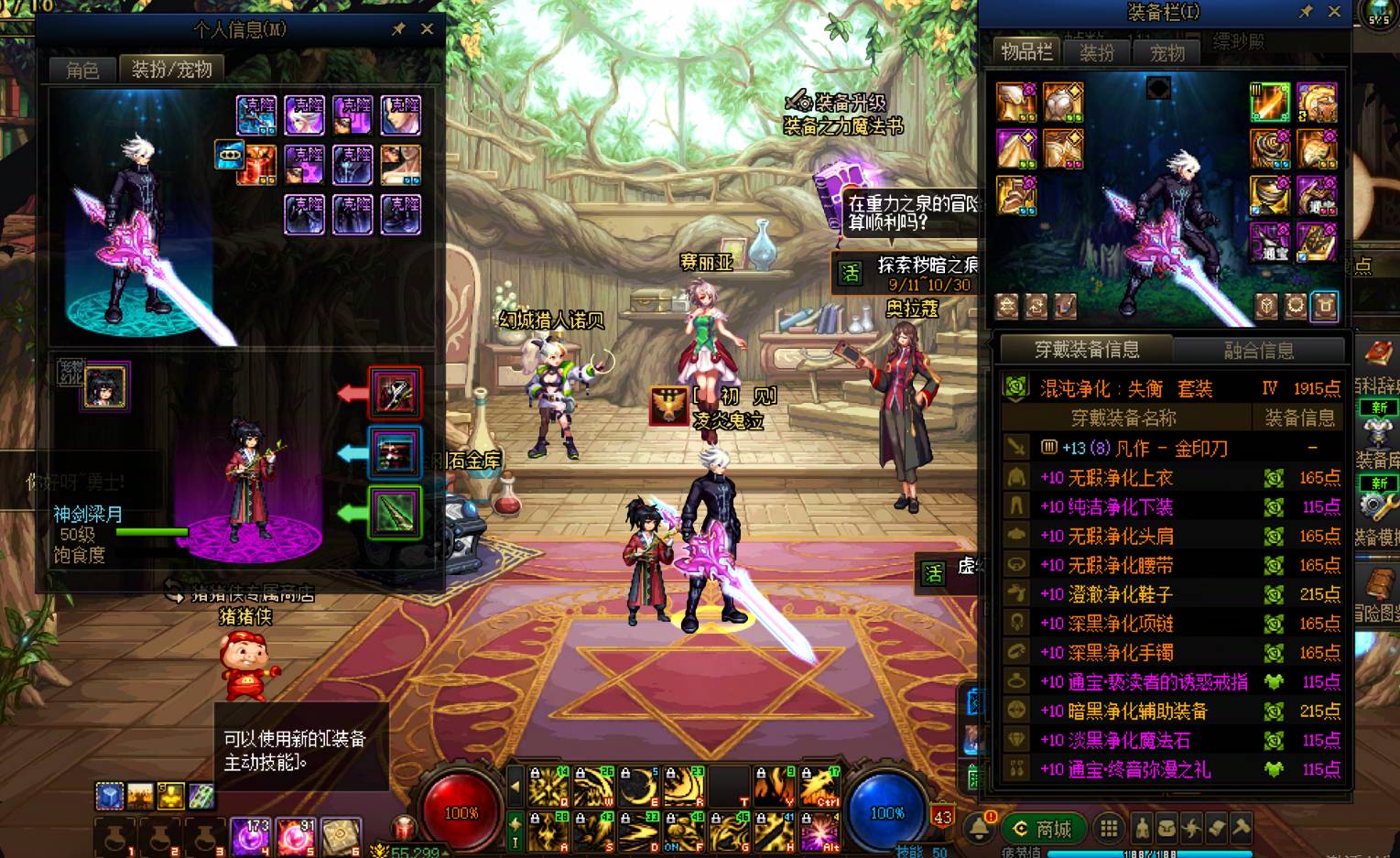Select the 物品栏 tab
This screenshot has width=1400, height=858.
click(1026, 52)
